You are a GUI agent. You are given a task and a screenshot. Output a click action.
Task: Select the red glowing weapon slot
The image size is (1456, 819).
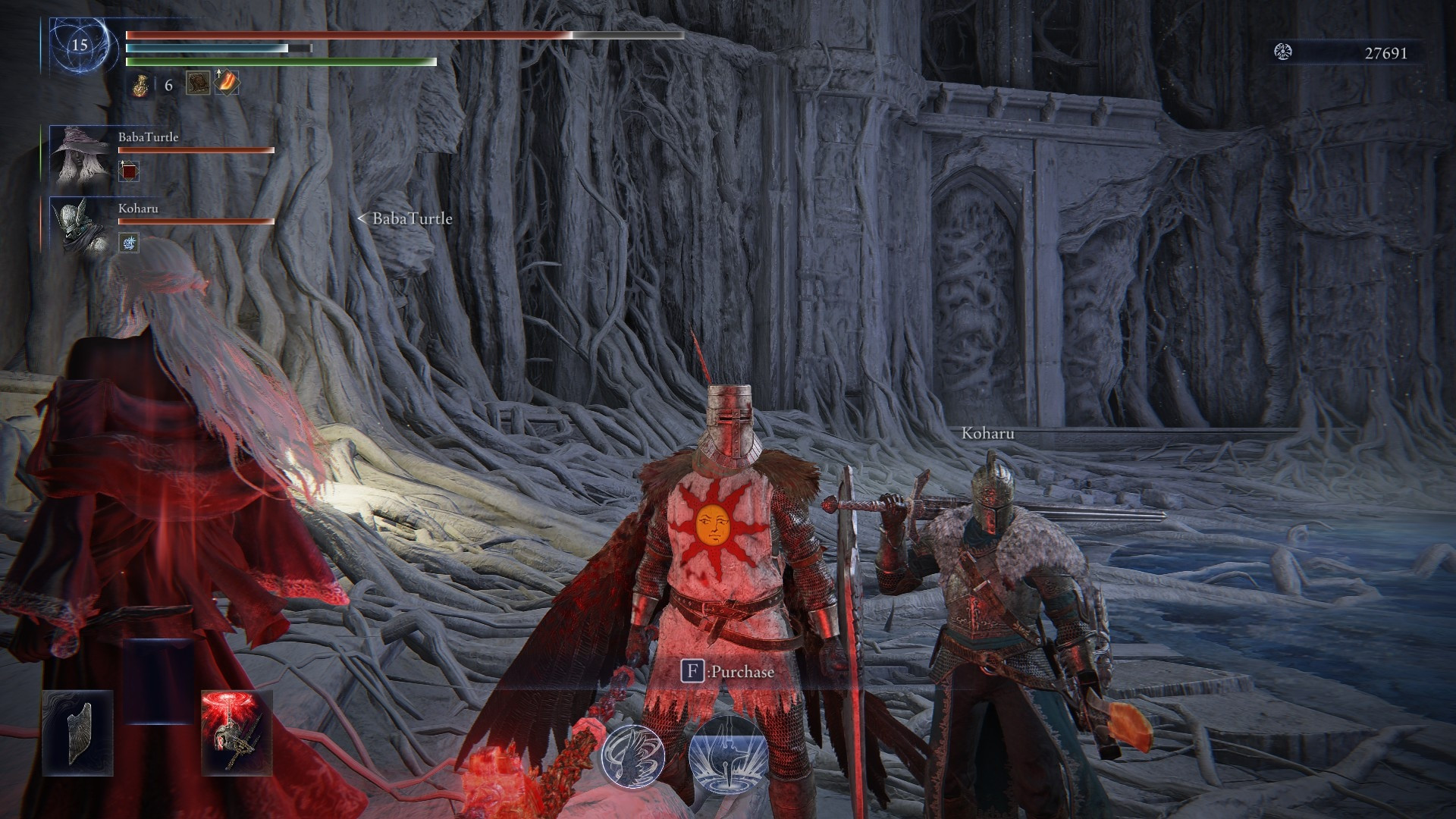pyautogui.click(x=237, y=733)
